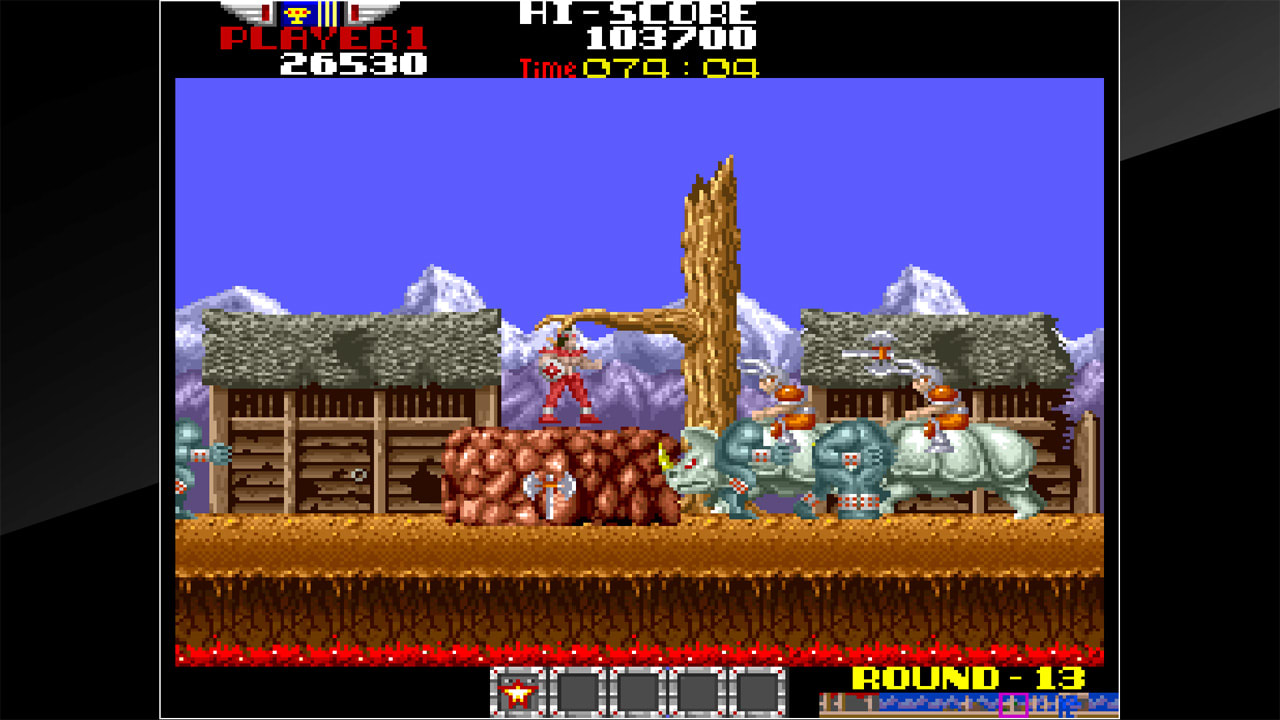Select the second empty item slot
This screenshot has width=1280, height=720.
pyautogui.click(x=576, y=690)
